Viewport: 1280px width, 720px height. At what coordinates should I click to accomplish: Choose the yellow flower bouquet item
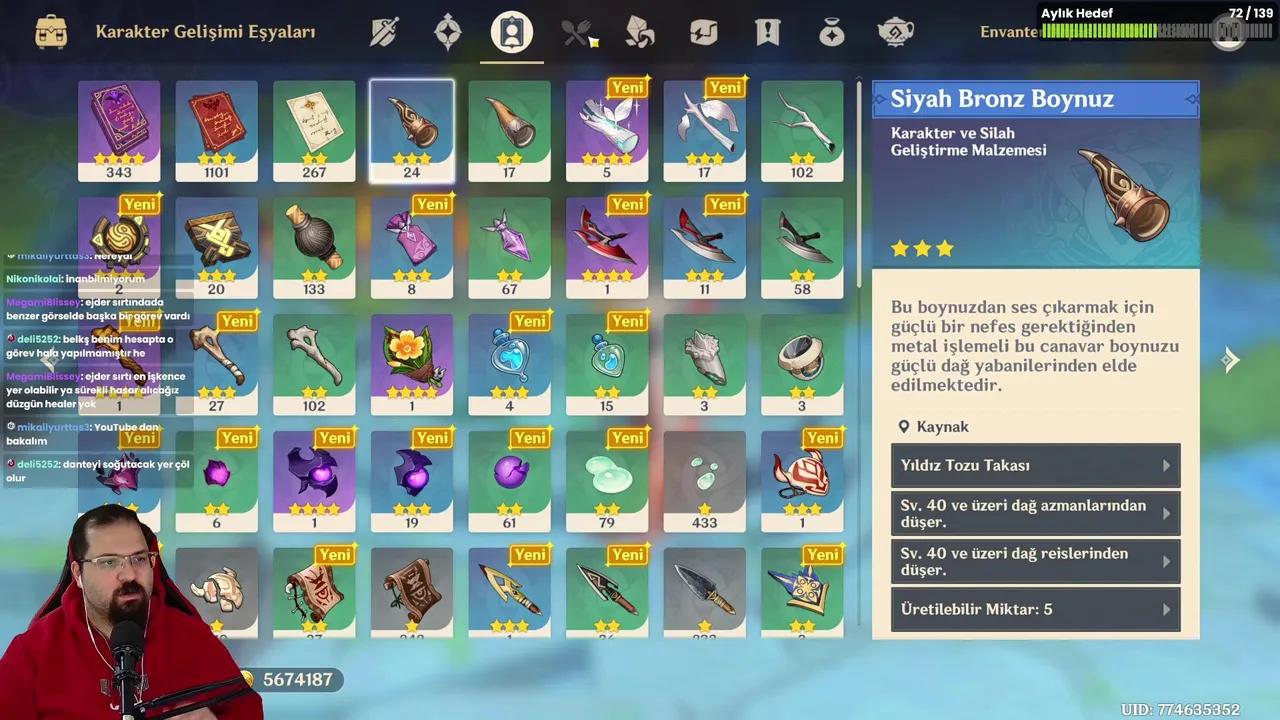[x=412, y=364]
